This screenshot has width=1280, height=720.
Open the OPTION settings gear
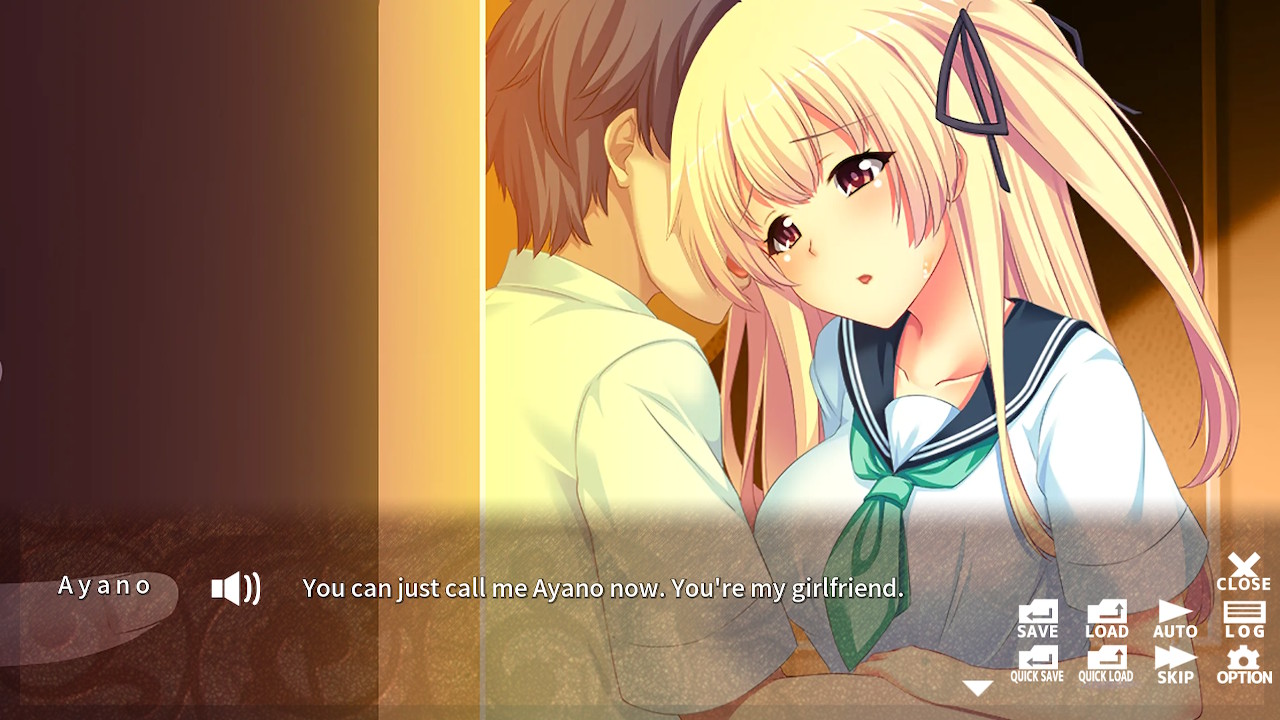tap(1243, 663)
